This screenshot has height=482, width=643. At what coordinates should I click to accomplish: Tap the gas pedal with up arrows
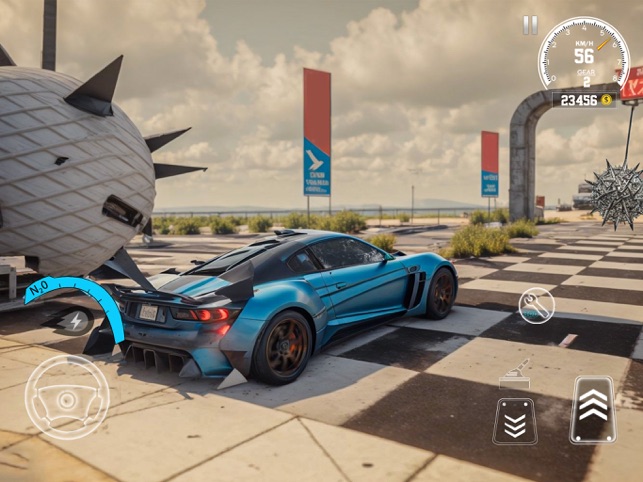pyautogui.click(x=593, y=410)
